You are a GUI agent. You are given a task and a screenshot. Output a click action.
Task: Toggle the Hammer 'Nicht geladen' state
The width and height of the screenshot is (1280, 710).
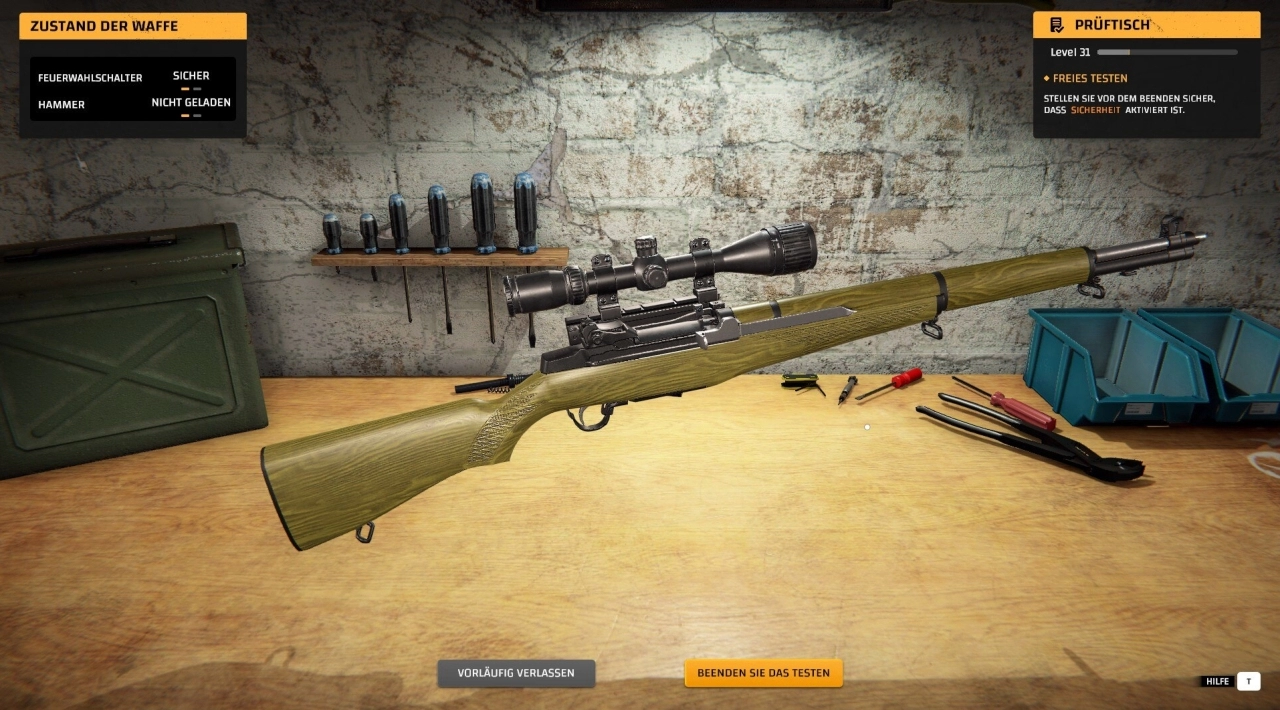191,104
